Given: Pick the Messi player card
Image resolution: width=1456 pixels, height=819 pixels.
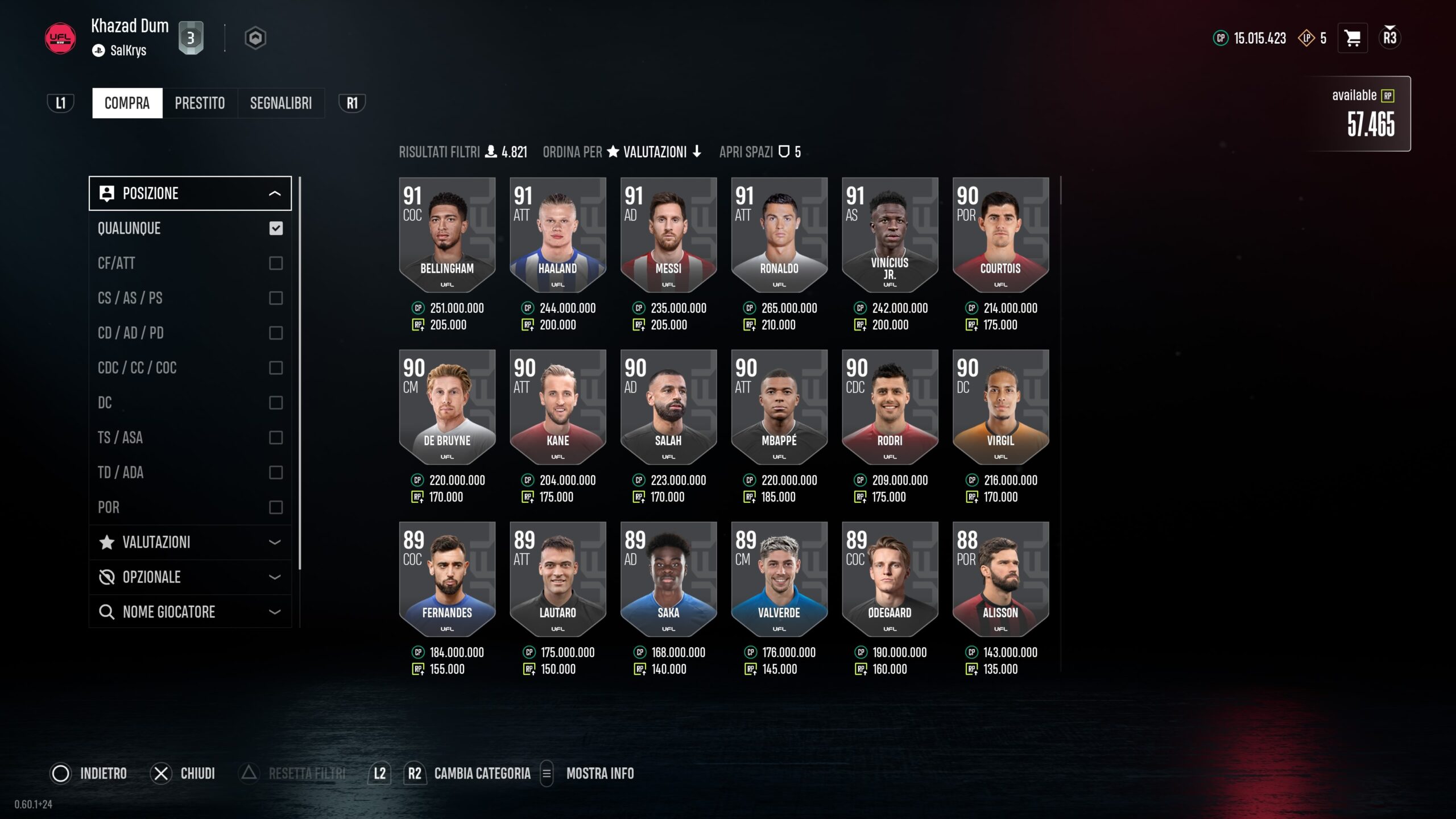Looking at the screenshot, I should [668, 235].
